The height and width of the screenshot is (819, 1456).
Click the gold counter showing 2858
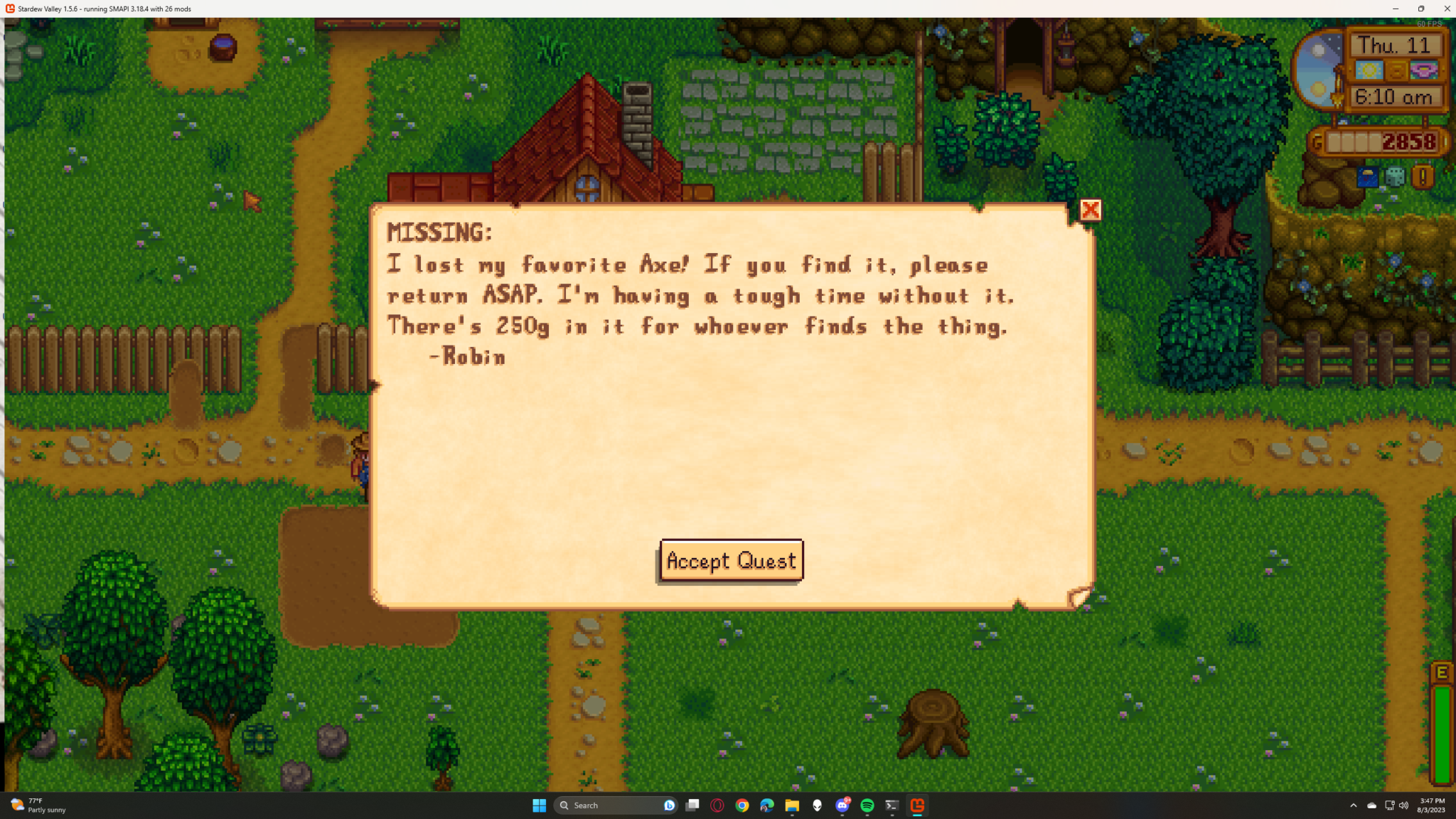(x=1408, y=142)
